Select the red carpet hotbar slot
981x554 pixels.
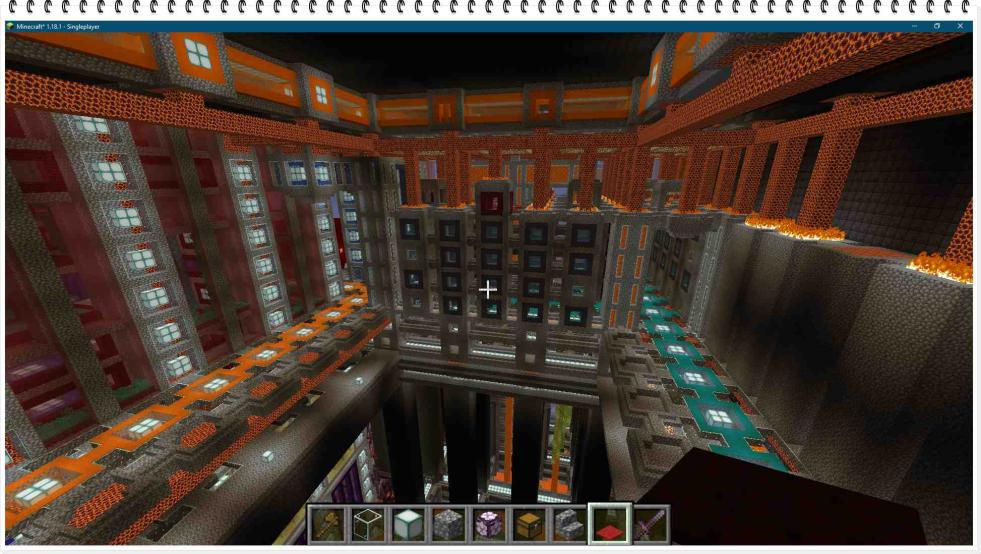point(608,524)
